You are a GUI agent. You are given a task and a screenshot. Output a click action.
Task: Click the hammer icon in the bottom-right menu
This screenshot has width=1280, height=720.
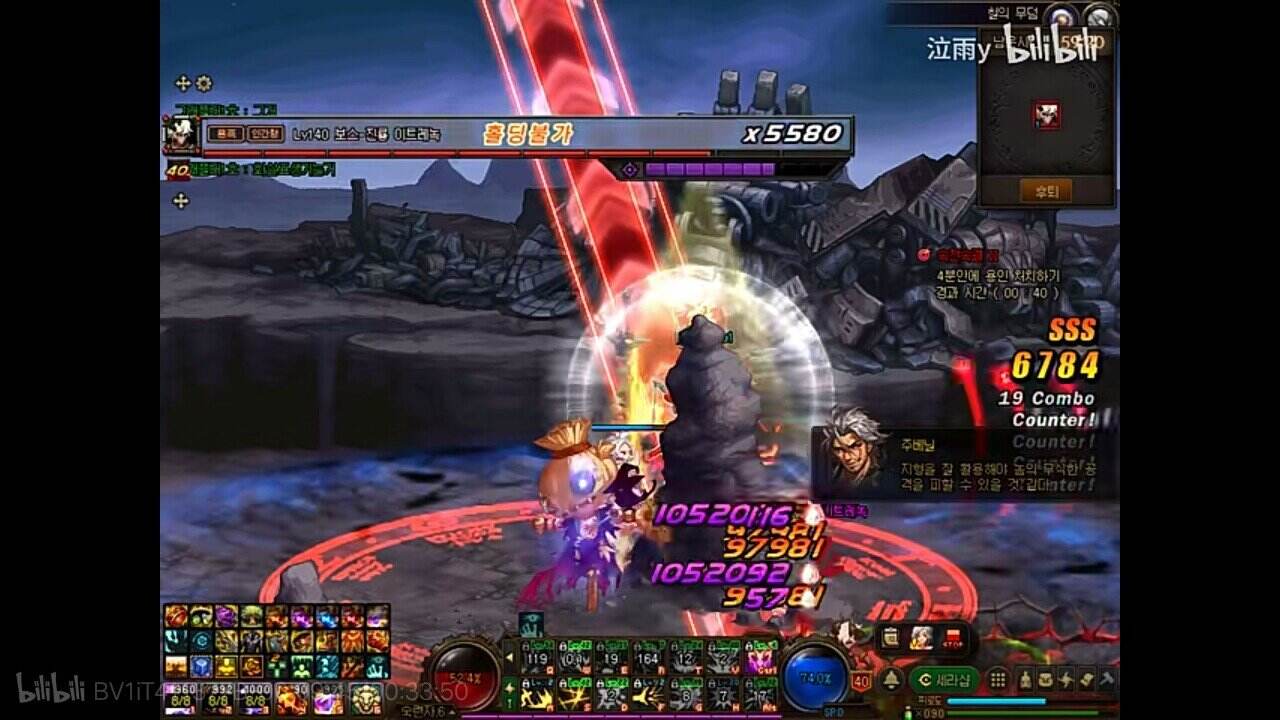(x=1107, y=679)
